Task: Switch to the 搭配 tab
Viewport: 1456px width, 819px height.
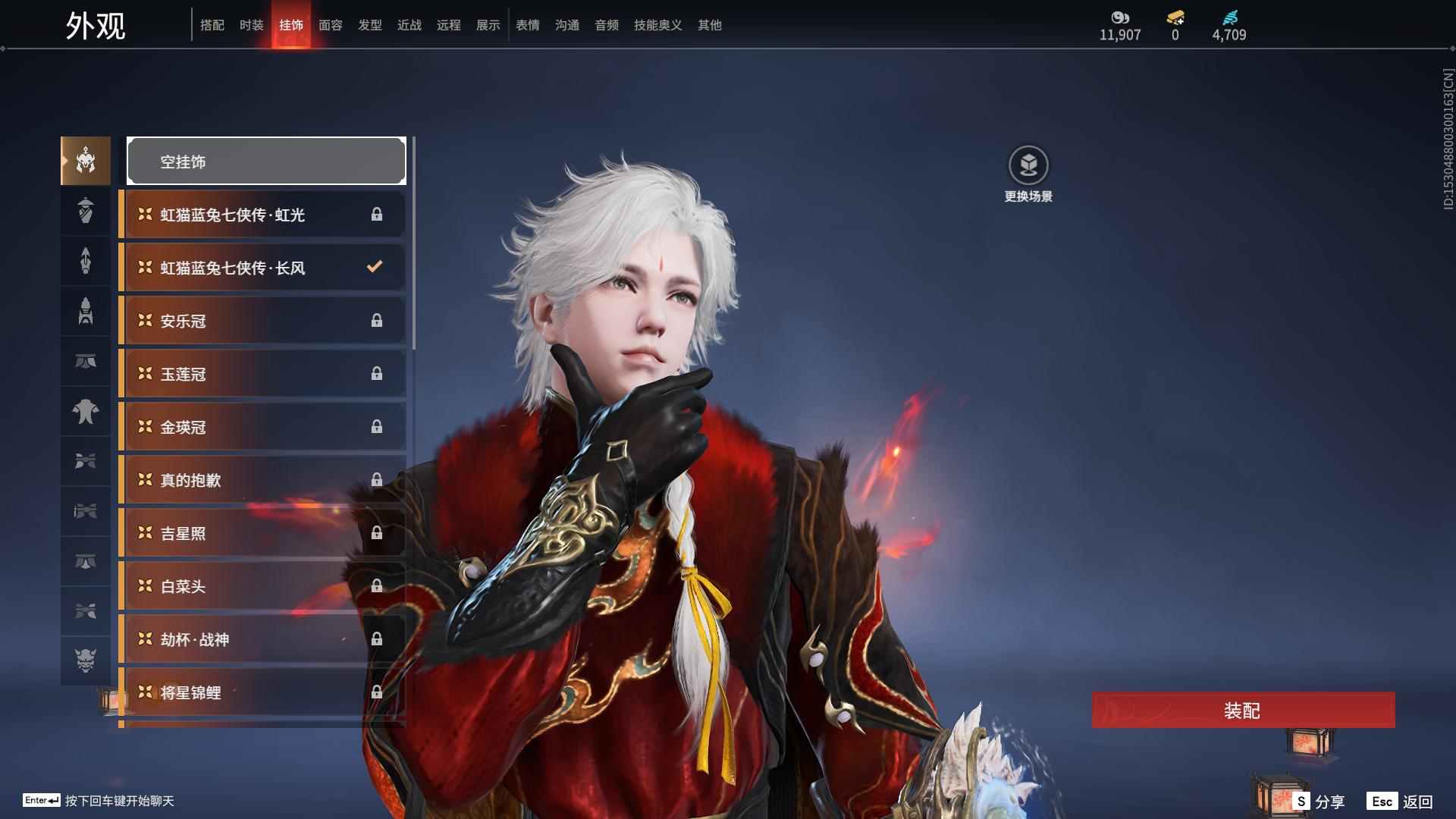Action: point(212,25)
